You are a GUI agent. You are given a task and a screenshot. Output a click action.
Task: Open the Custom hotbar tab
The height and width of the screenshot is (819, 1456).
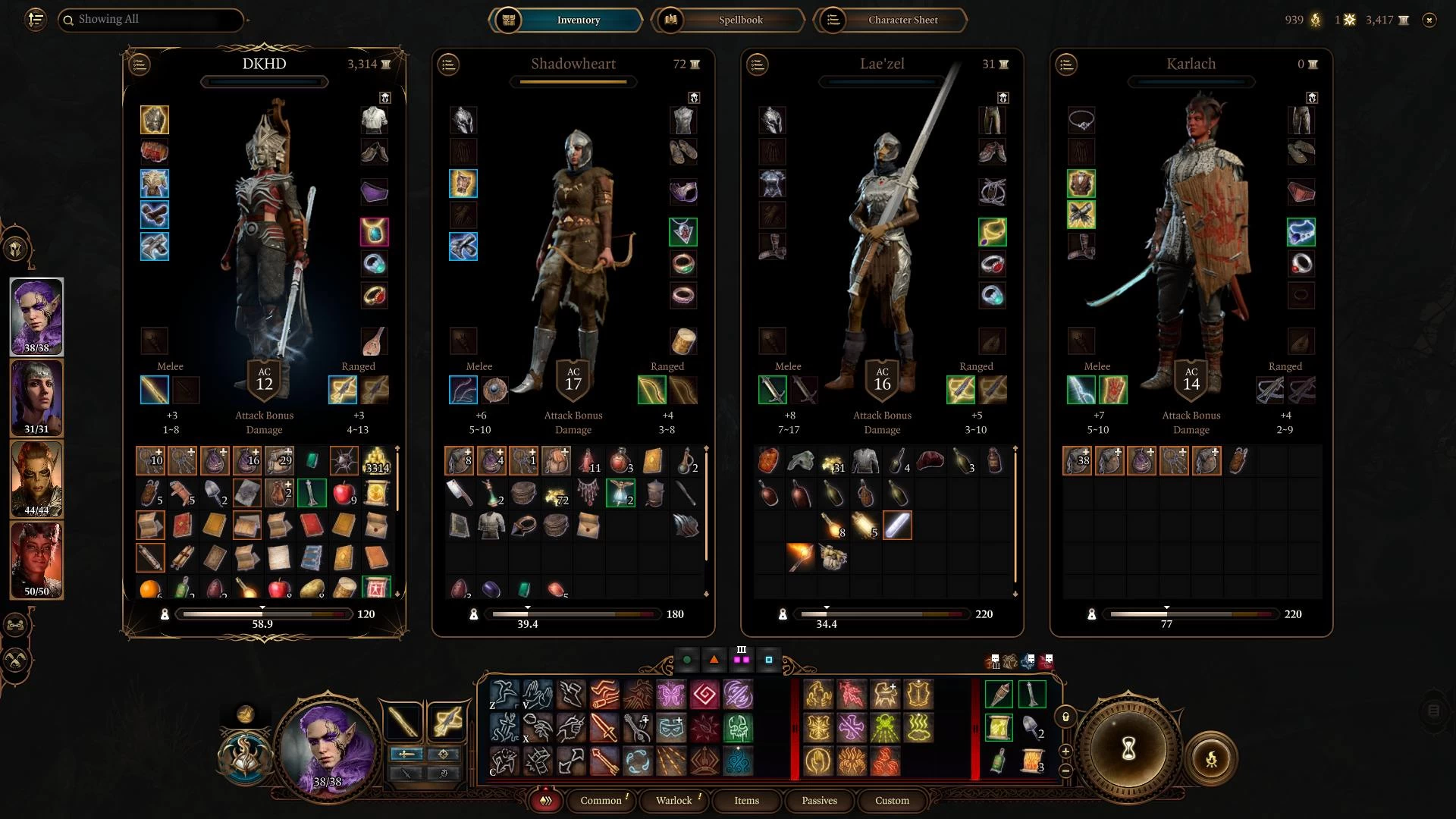(892, 800)
